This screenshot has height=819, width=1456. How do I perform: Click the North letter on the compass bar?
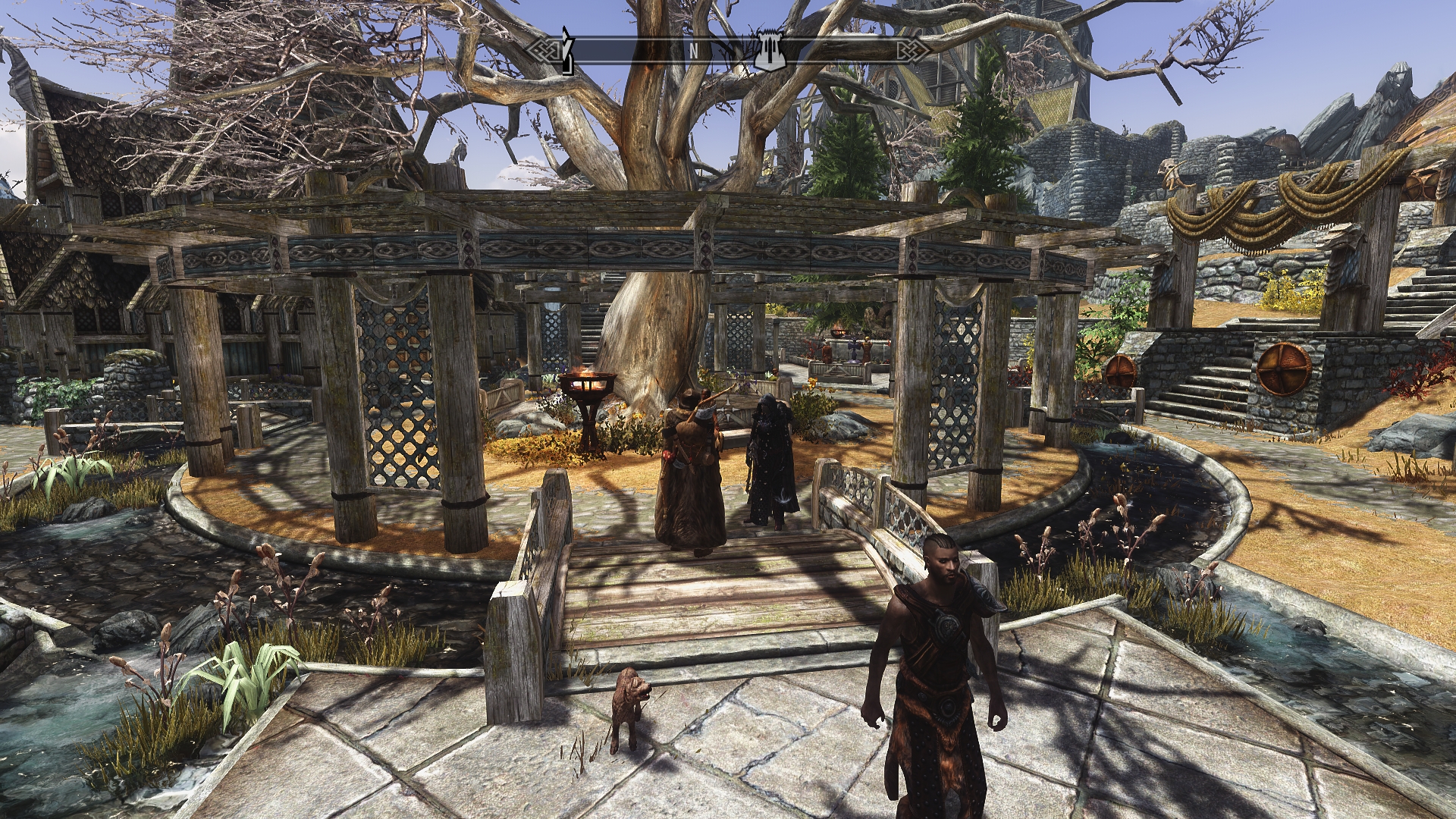693,51
